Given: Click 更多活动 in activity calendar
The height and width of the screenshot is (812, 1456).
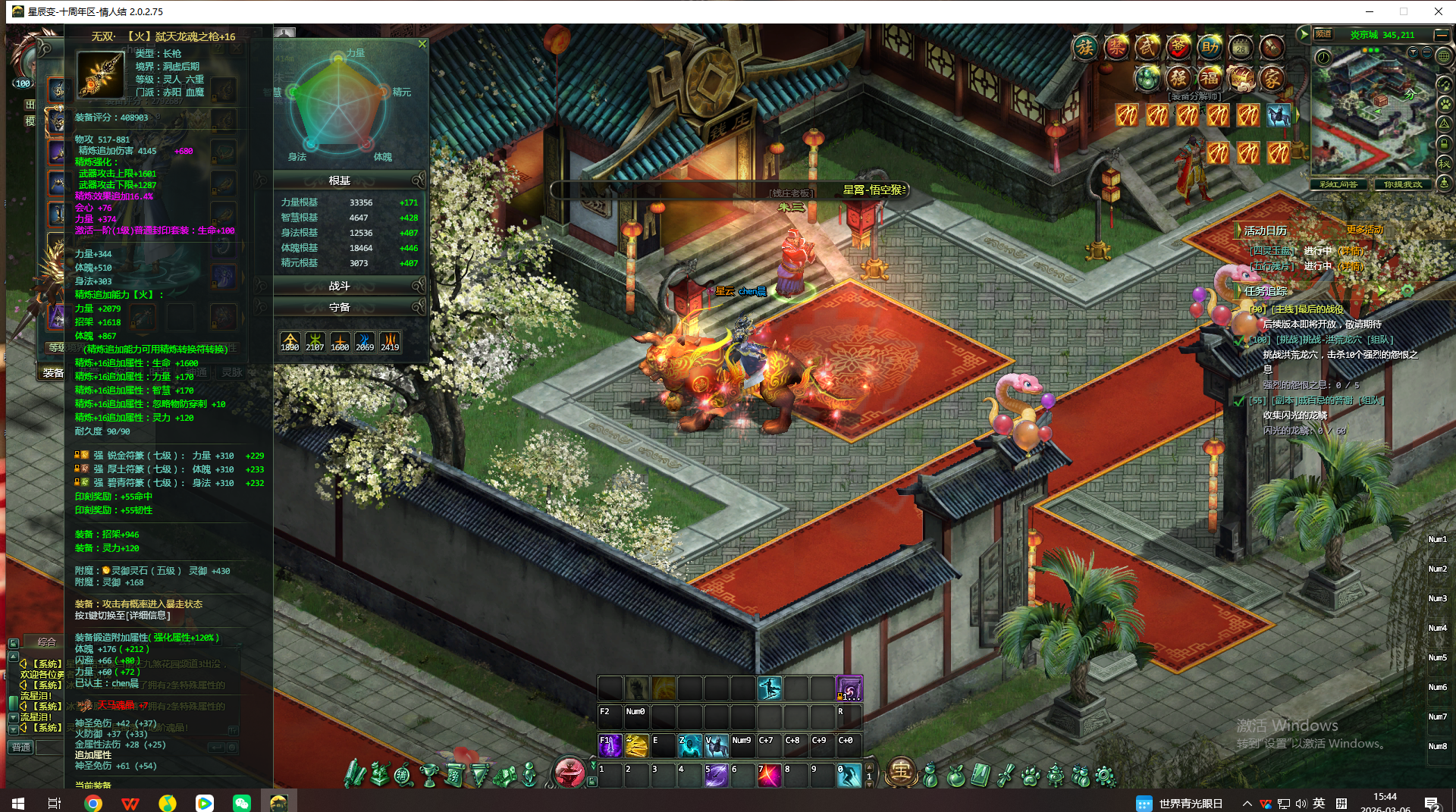Looking at the screenshot, I should point(1364,230).
